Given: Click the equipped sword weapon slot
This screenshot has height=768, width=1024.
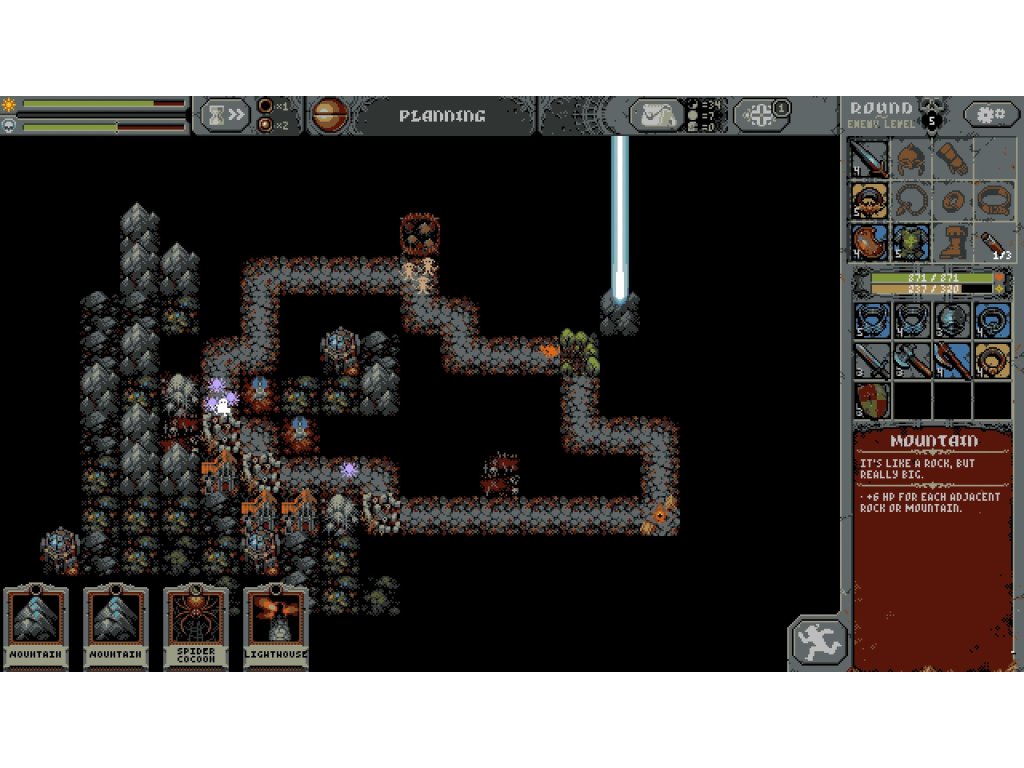Looking at the screenshot, I should [869, 159].
